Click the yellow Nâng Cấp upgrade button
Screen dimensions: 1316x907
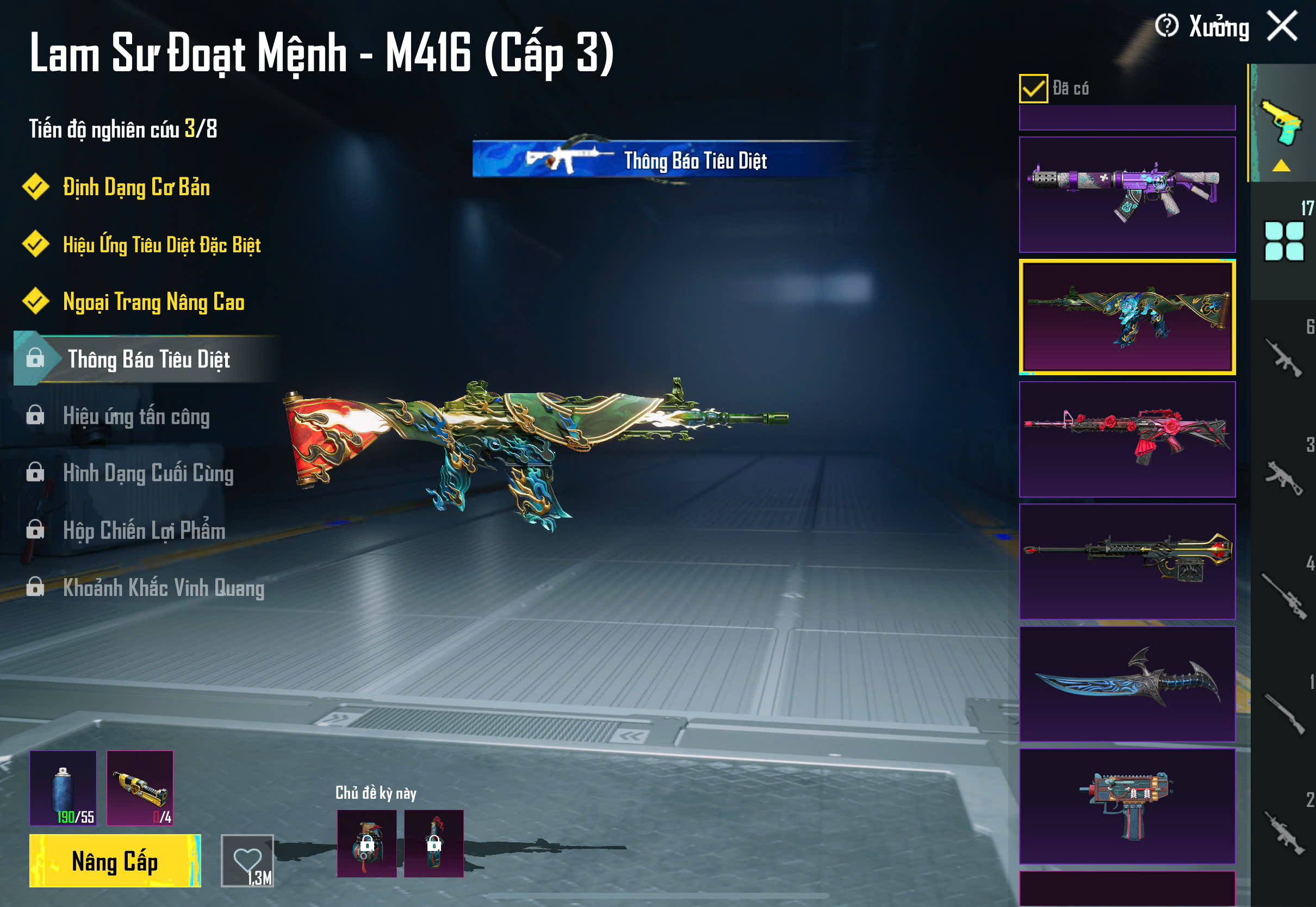pyautogui.click(x=115, y=860)
